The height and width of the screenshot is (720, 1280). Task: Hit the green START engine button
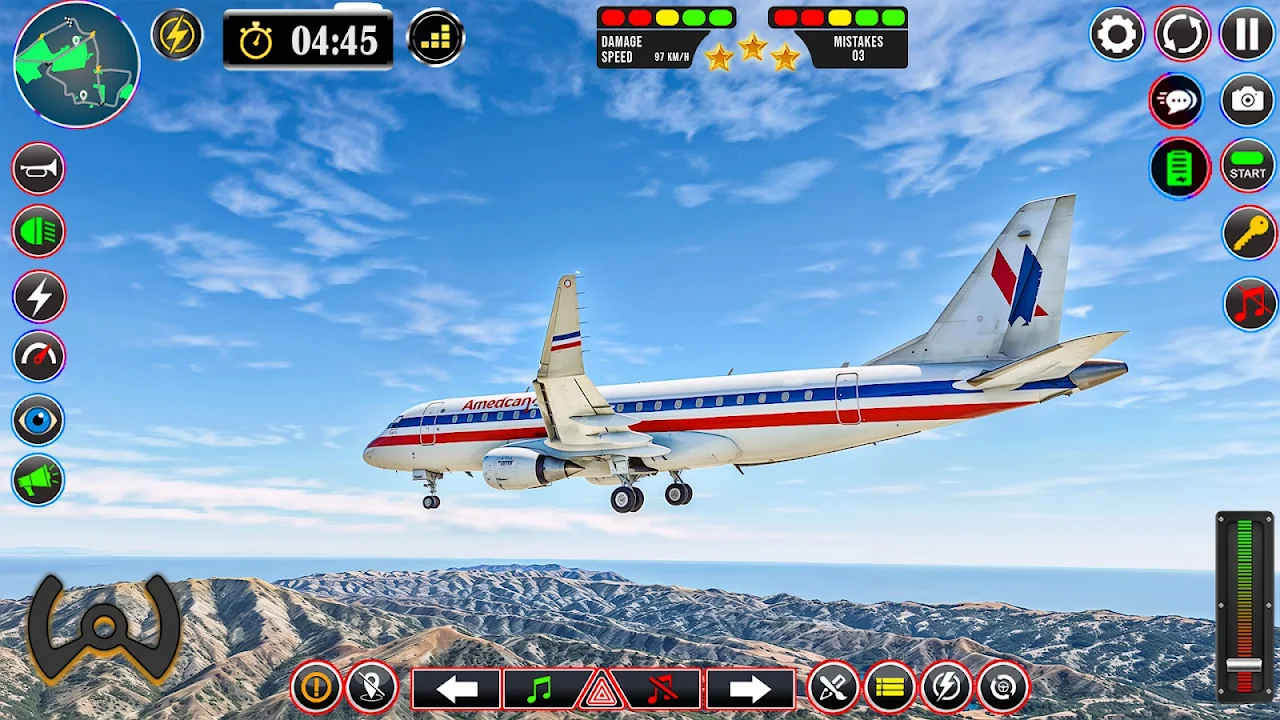point(1247,166)
